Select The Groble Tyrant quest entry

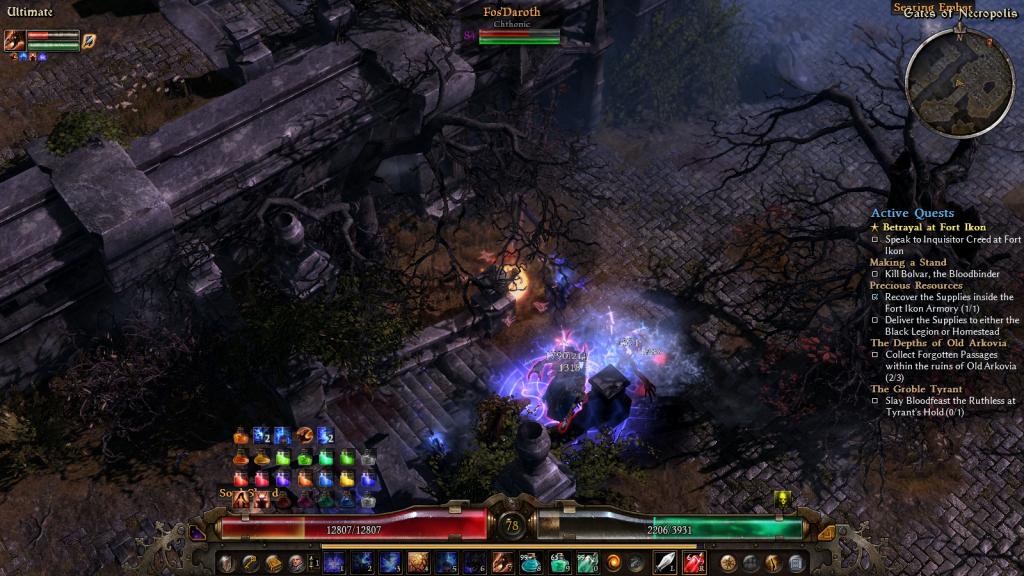coord(916,389)
